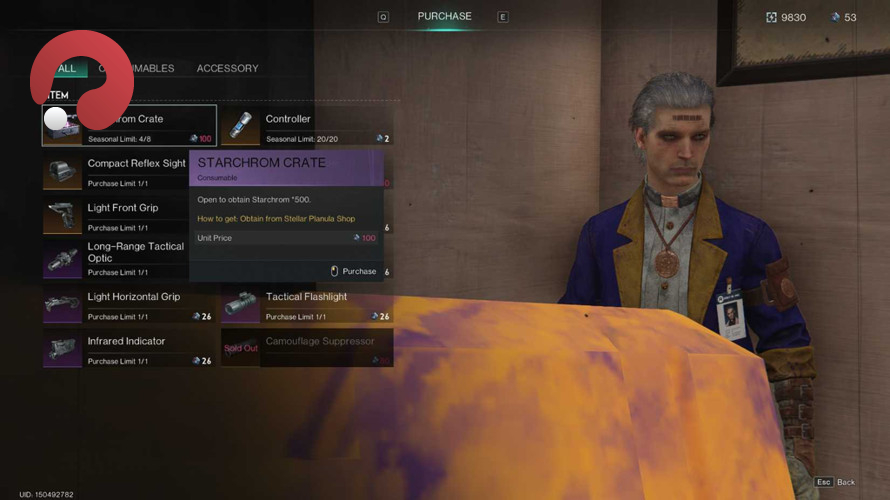Select the All items tab

point(68,68)
